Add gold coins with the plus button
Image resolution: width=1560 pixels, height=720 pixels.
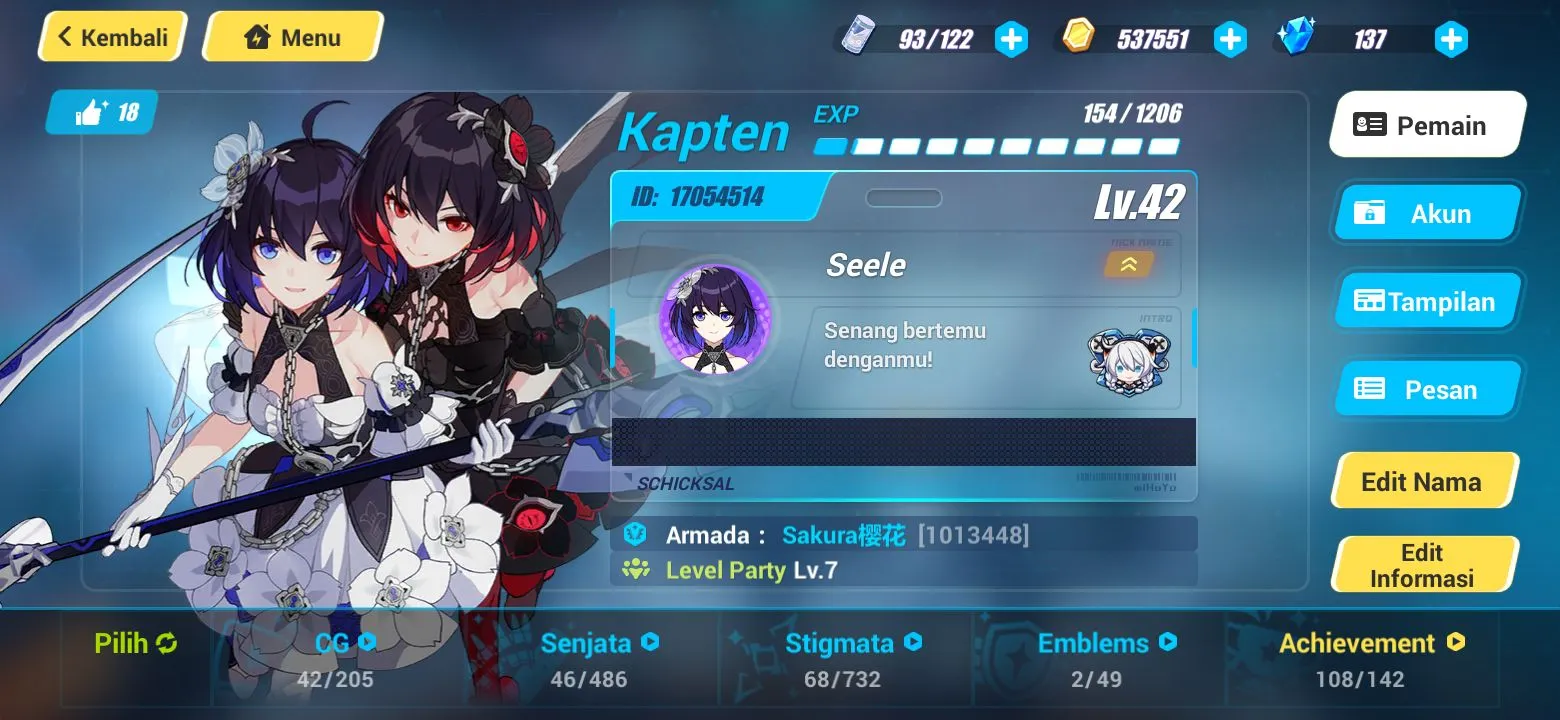pyautogui.click(x=1230, y=40)
